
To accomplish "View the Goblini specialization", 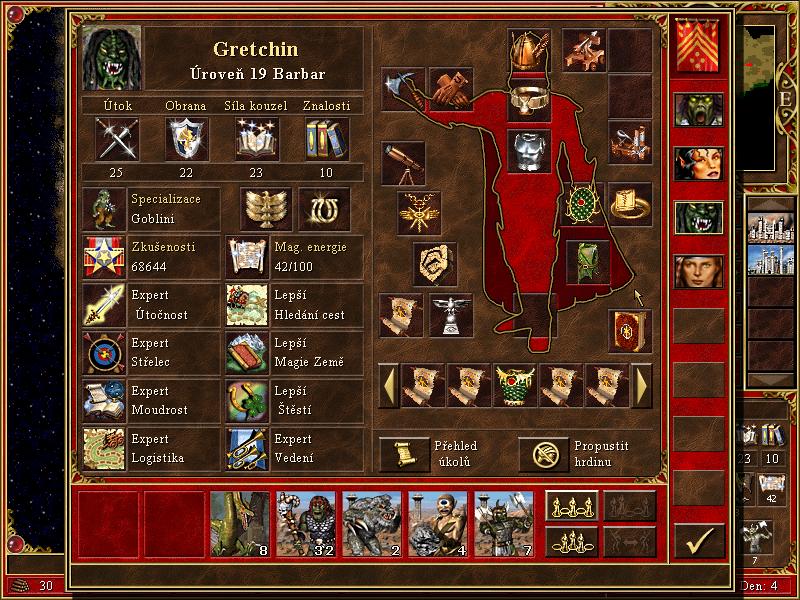I will (x=104, y=209).
